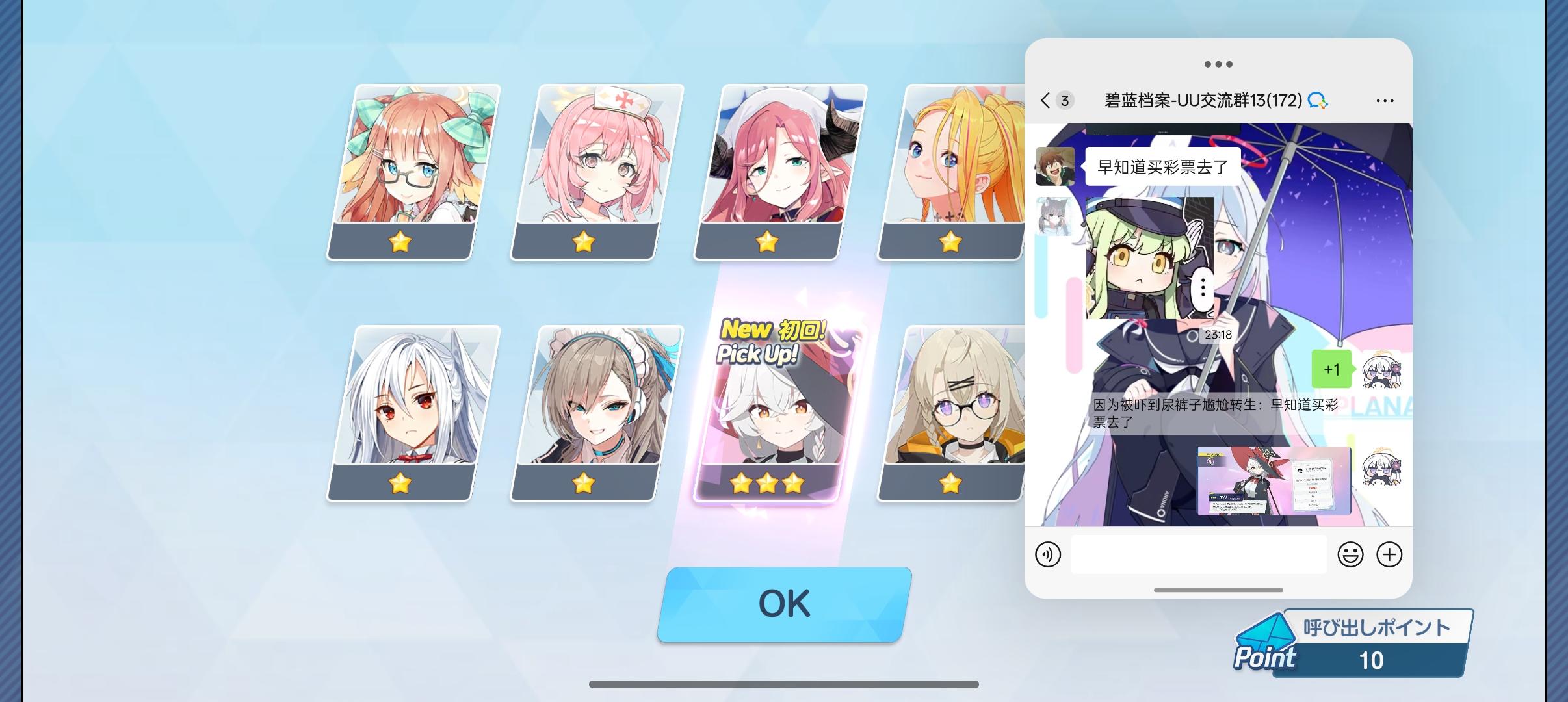Tap the unread count badge showing 3
1568x702 pixels.
pyautogui.click(x=1064, y=99)
